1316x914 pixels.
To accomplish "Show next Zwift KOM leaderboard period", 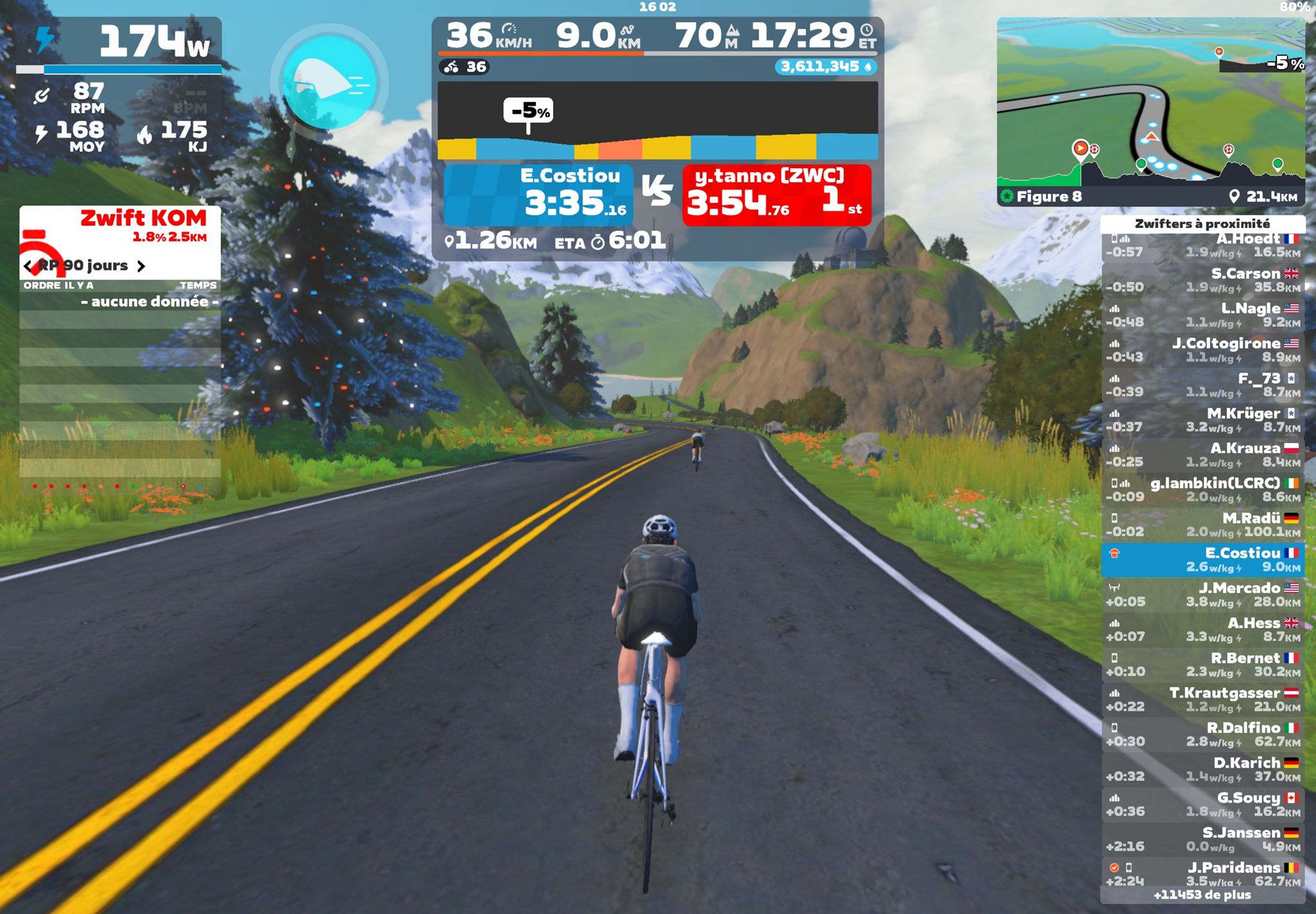I will (141, 266).
